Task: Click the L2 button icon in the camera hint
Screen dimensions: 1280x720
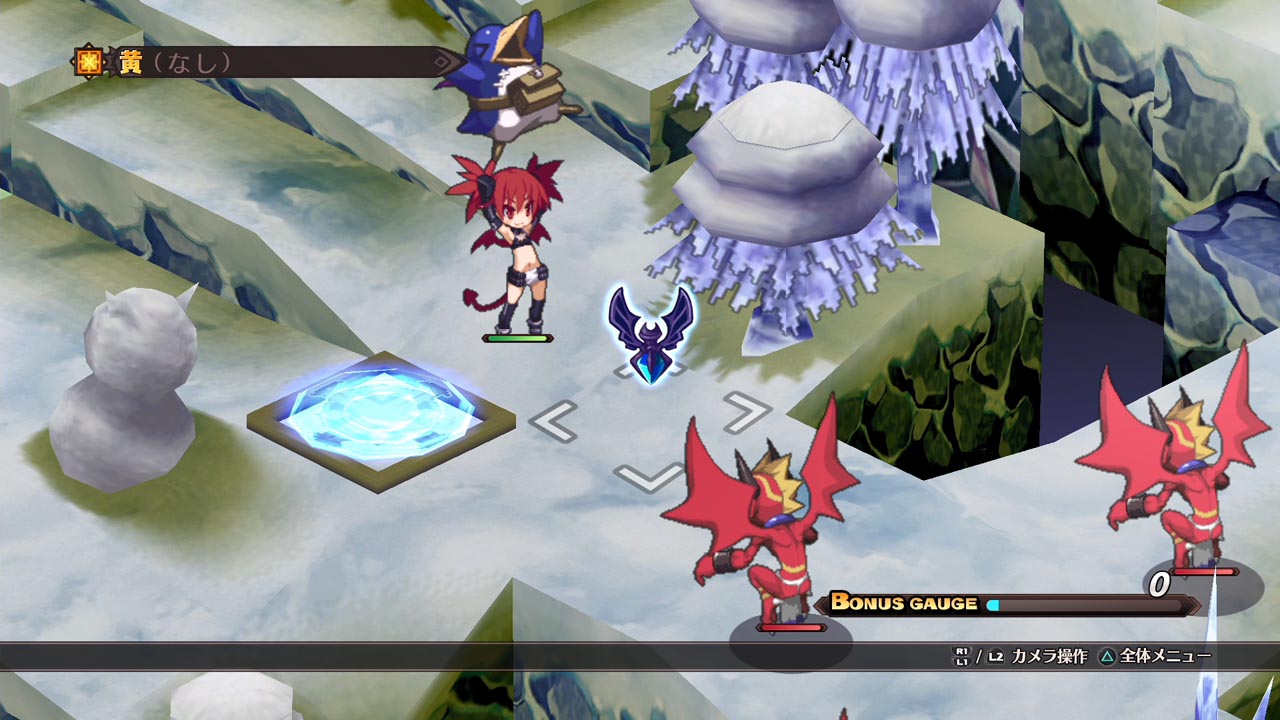Action: pos(995,654)
